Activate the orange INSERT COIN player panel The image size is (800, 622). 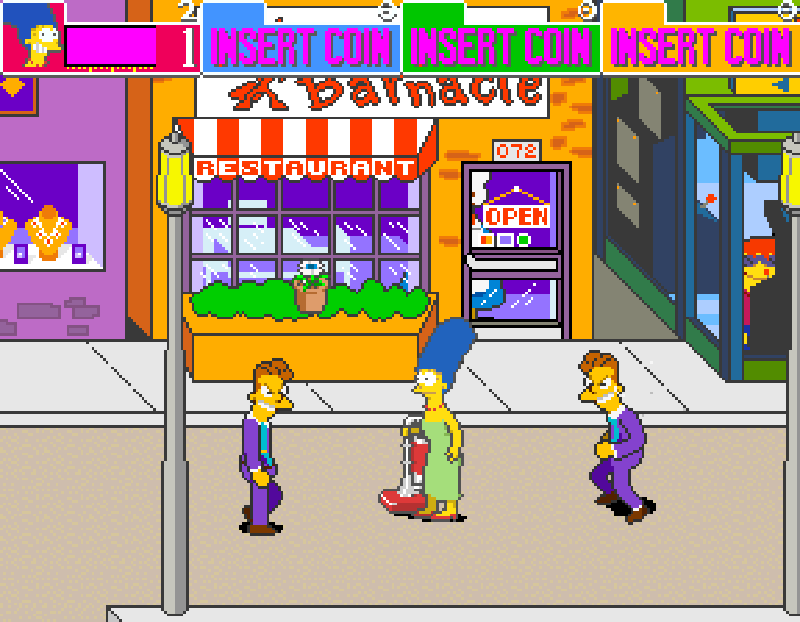click(700, 45)
